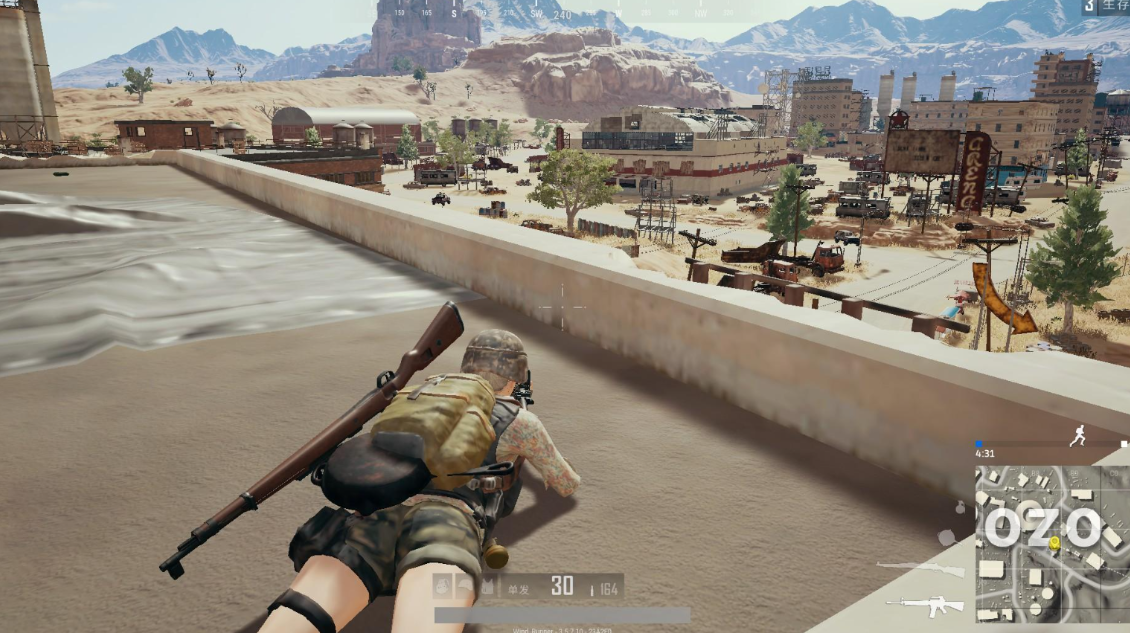Select the bolt-action rifle weapon slot
This screenshot has width=1130, height=633.
919,569
